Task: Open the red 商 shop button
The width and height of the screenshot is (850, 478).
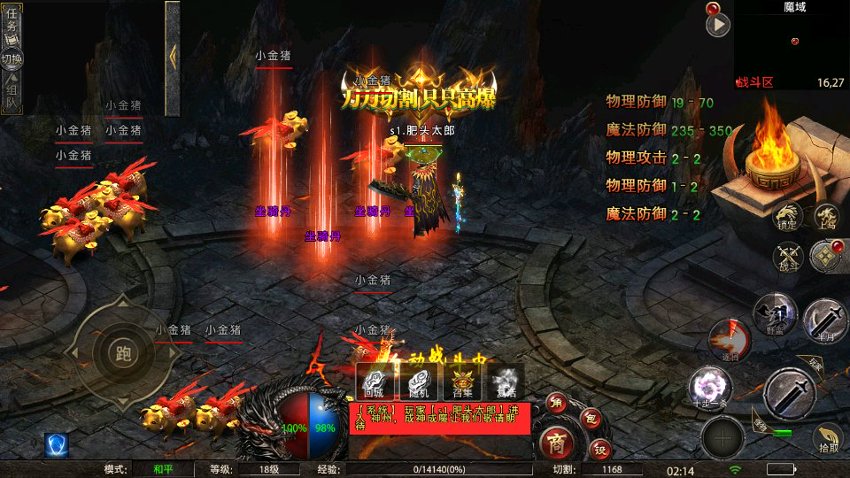Action: click(557, 440)
